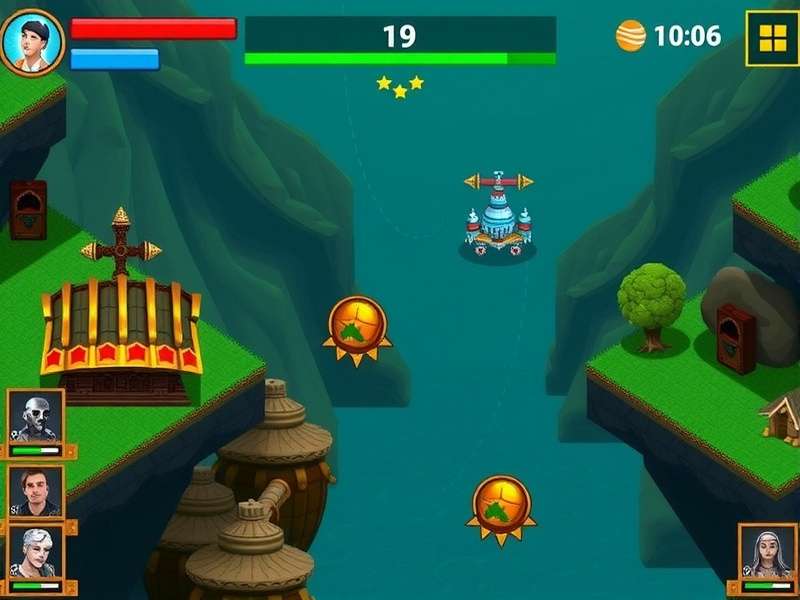Open the yellow grid menu button

tap(772, 38)
